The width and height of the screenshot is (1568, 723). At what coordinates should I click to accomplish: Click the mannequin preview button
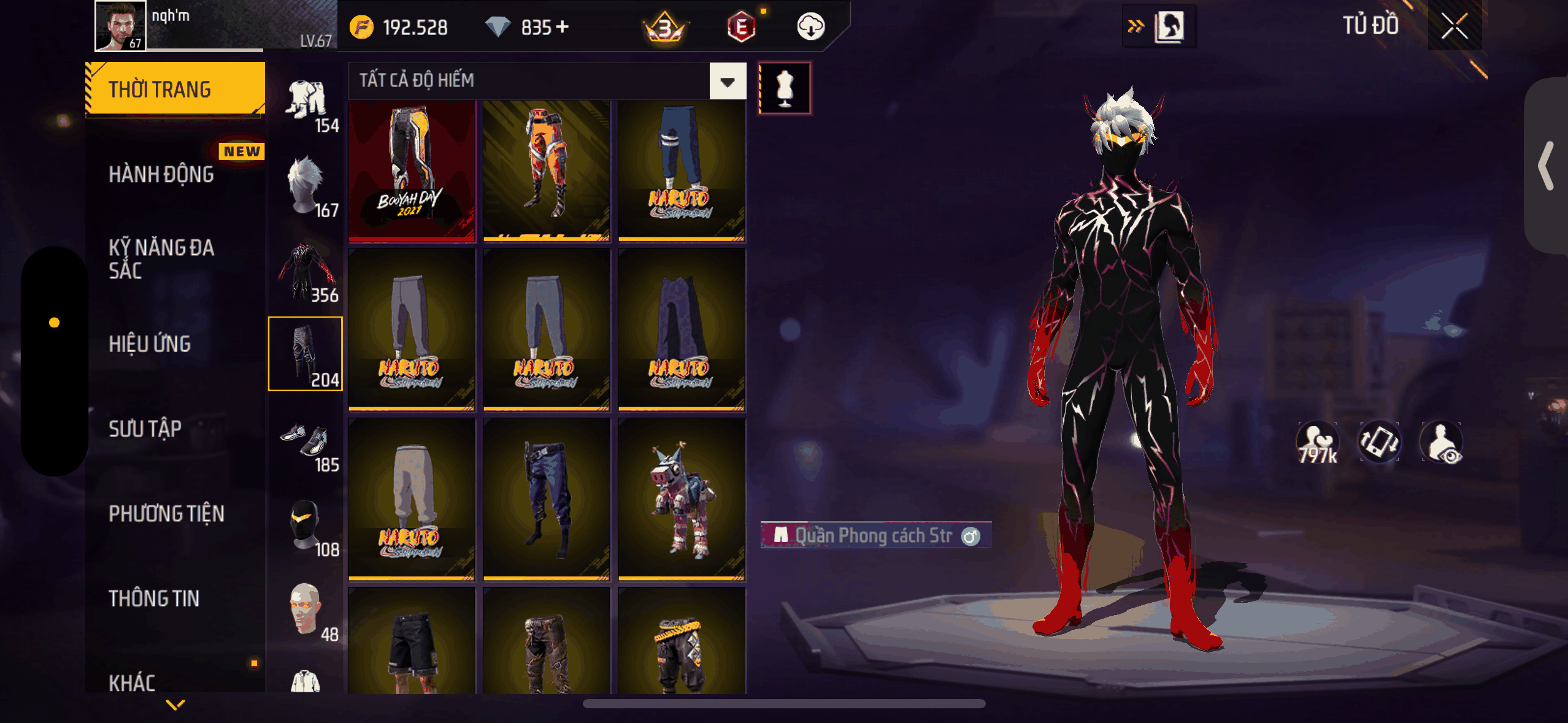tap(785, 88)
